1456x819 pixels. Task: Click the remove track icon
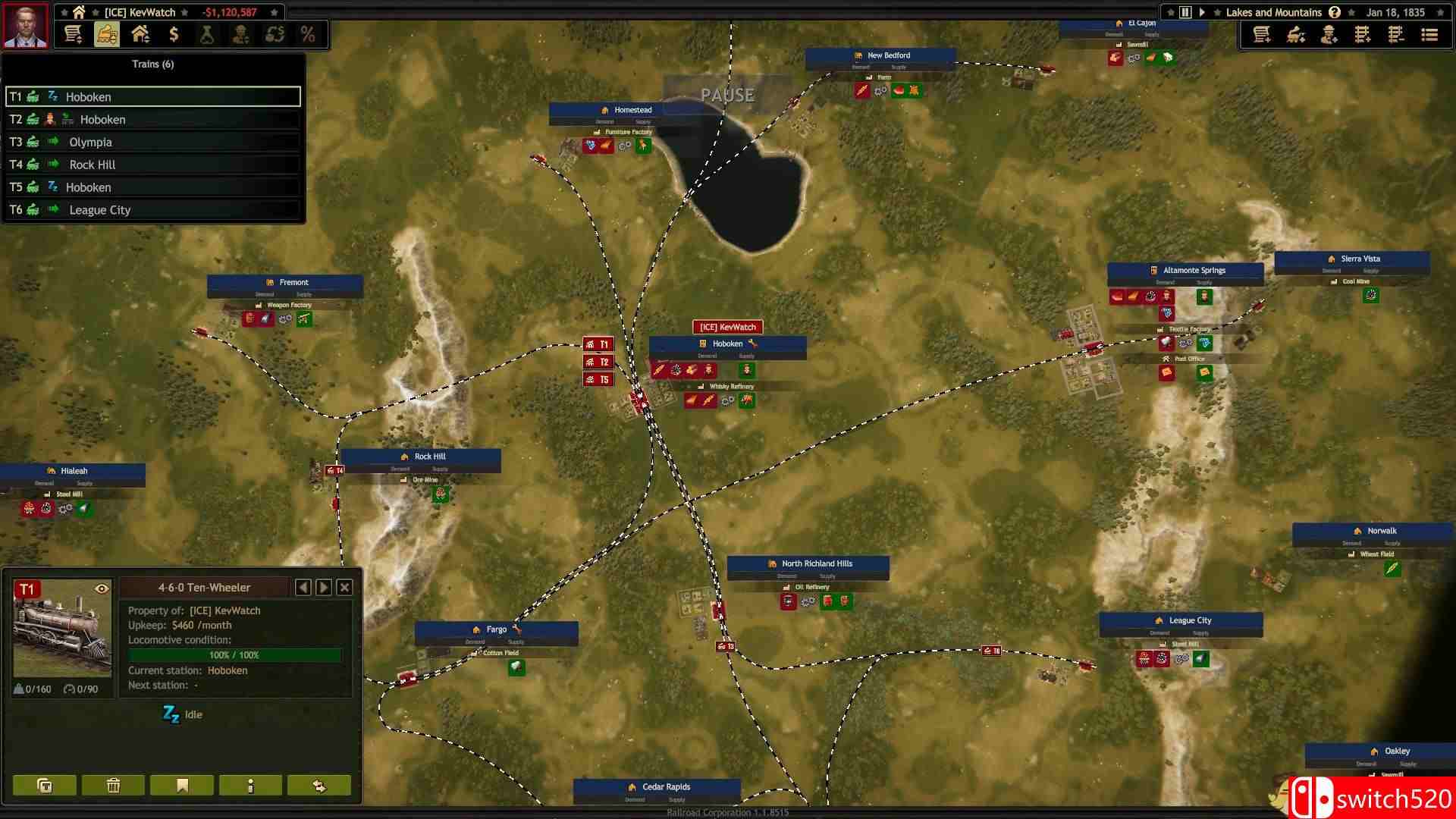1395,34
